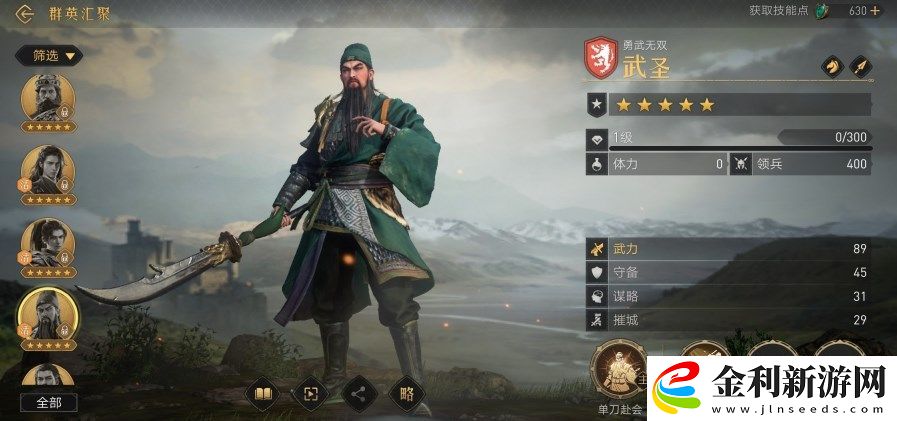The image size is (897, 421).
Task: Share this hero via share icon
Action: pyautogui.click(x=358, y=394)
